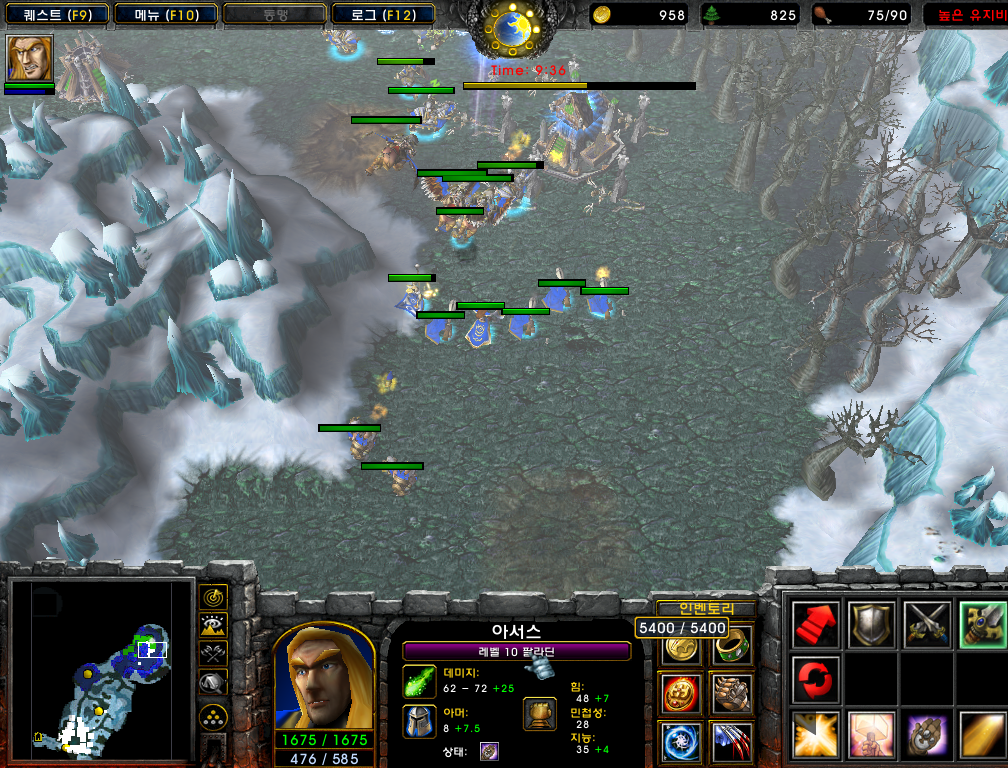The width and height of the screenshot is (1008, 768).
Task: Click the minimap to move the camera
Action: pos(100,668)
